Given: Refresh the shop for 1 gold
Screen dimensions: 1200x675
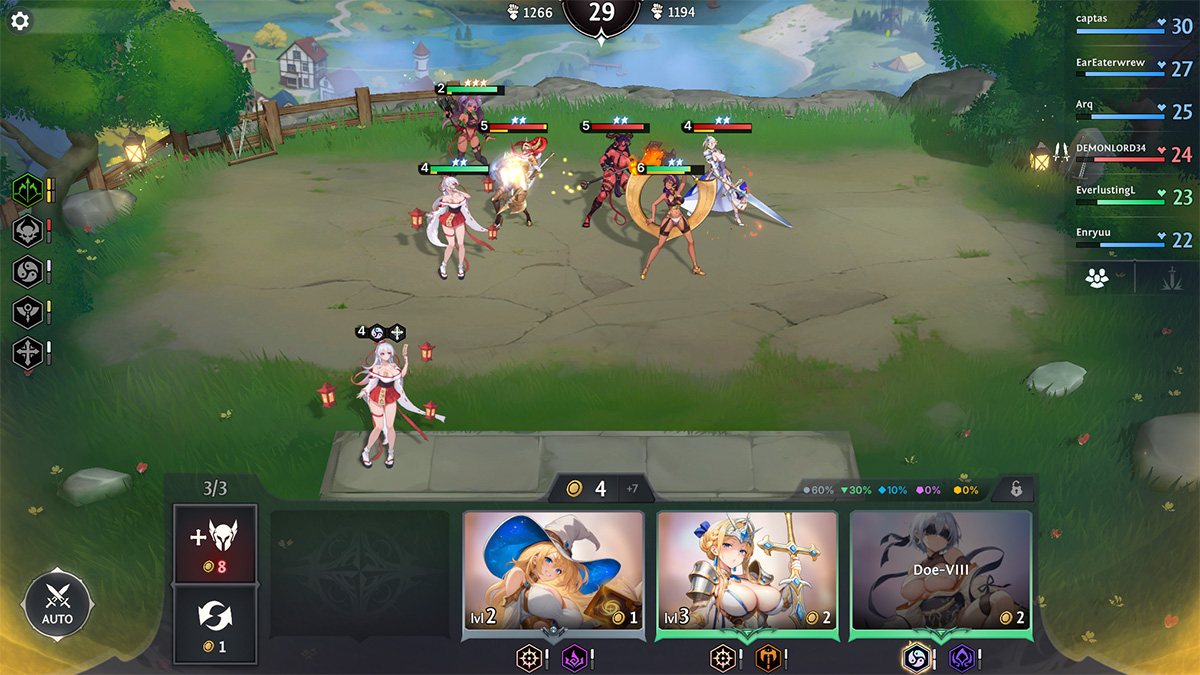Looking at the screenshot, I should pyautogui.click(x=215, y=626).
